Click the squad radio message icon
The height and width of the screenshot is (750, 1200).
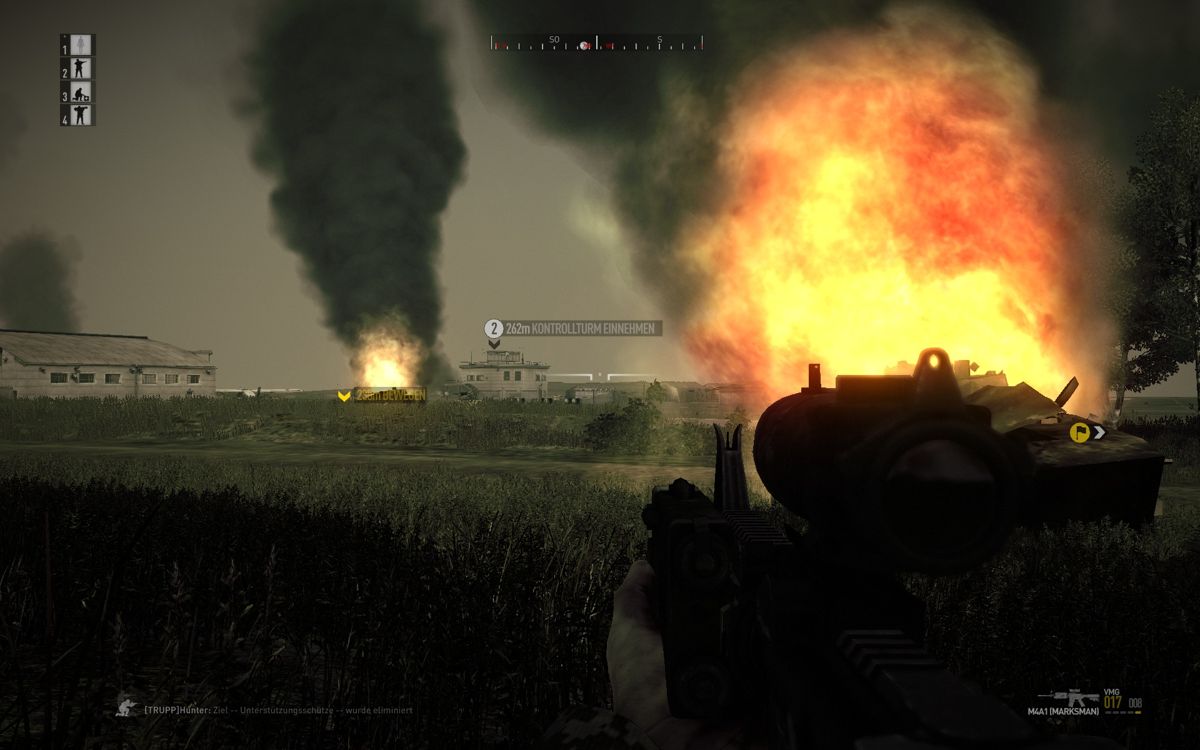(126, 706)
